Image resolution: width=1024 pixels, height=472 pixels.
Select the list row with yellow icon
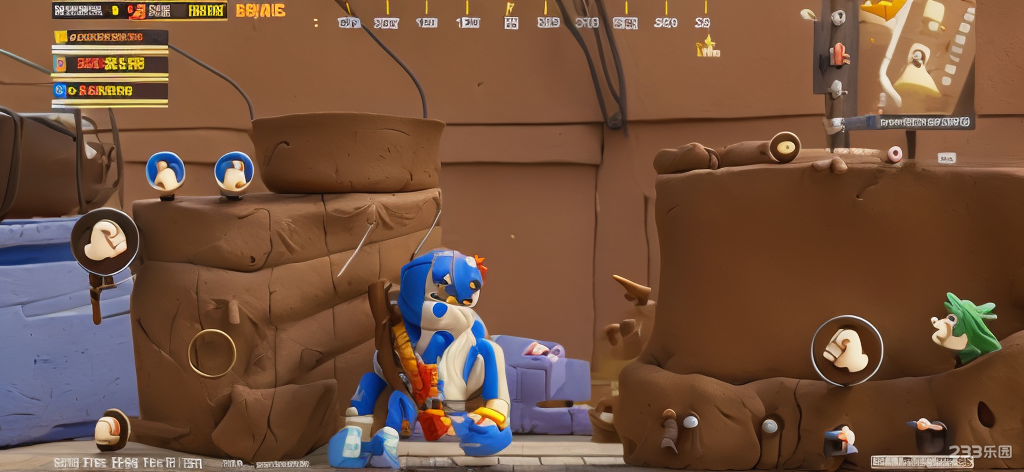110,38
